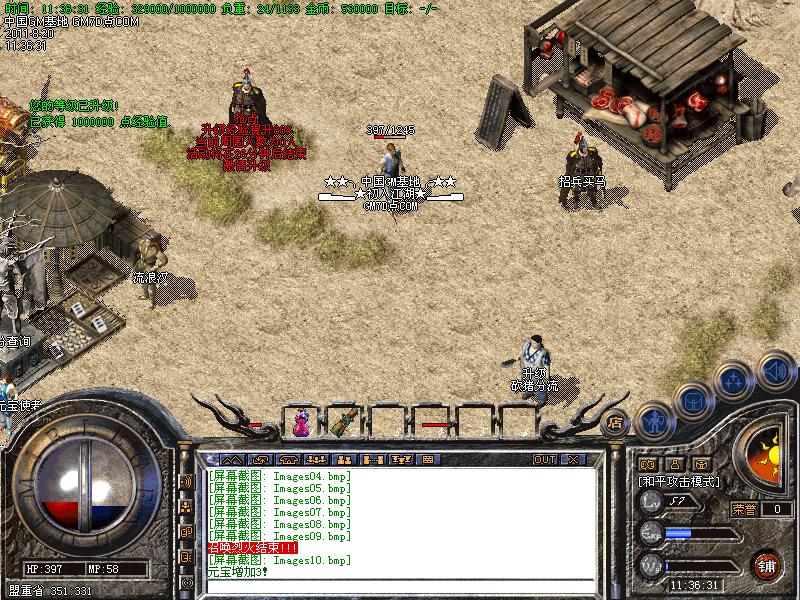Use the green scroll in the belt
Image resolution: width=800 pixels, height=600 pixels.
point(347,423)
